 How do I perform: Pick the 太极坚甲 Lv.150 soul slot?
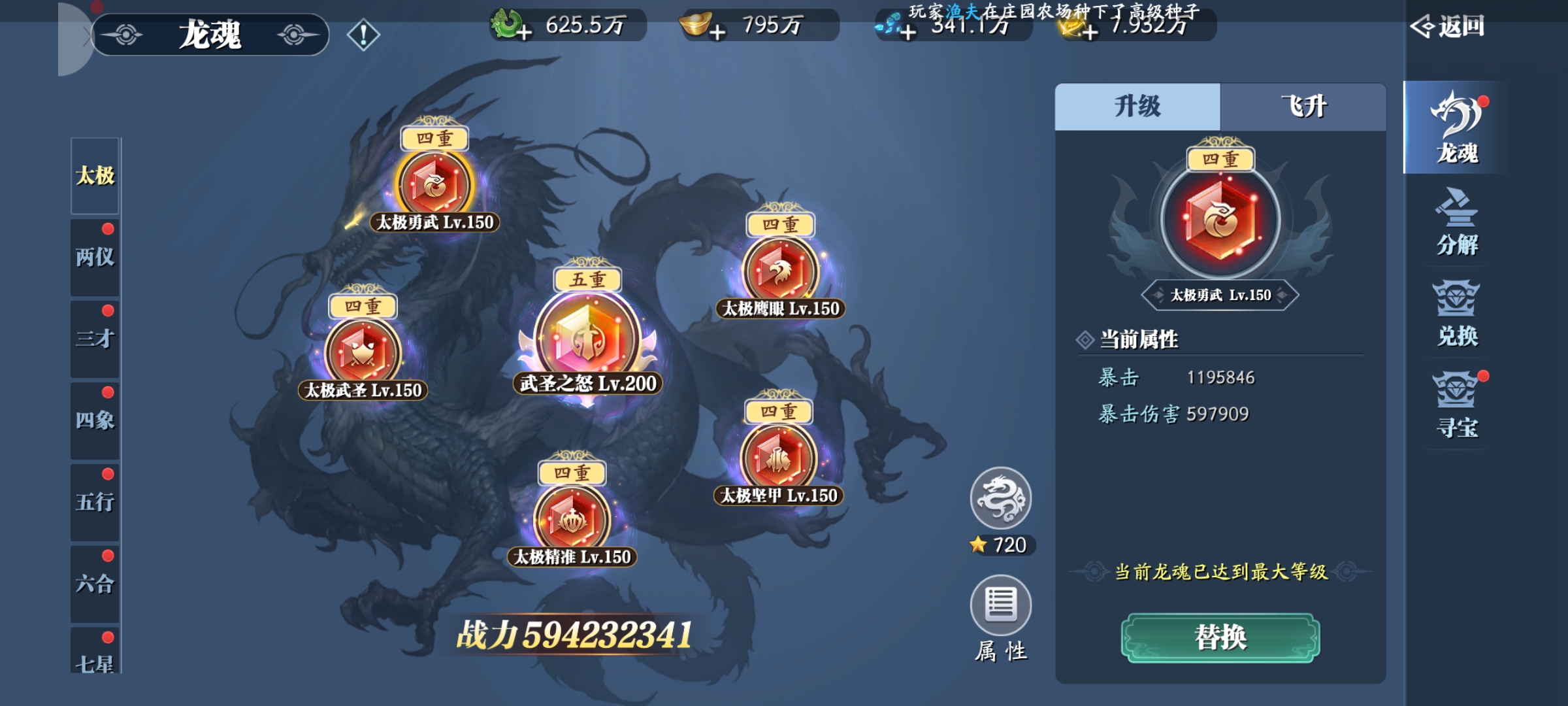click(778, 458)
